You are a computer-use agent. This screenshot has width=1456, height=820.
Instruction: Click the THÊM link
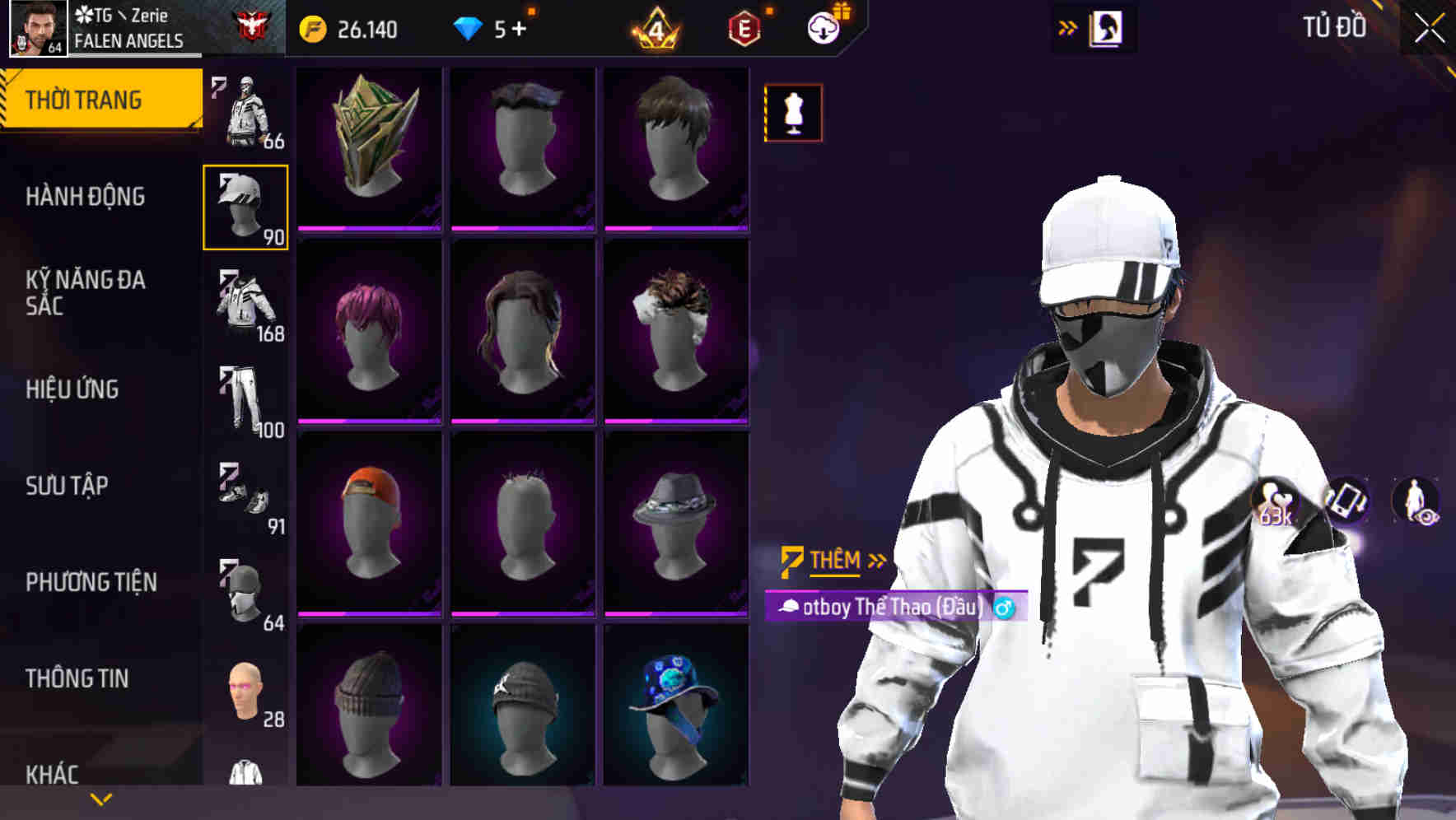(834, 560)
